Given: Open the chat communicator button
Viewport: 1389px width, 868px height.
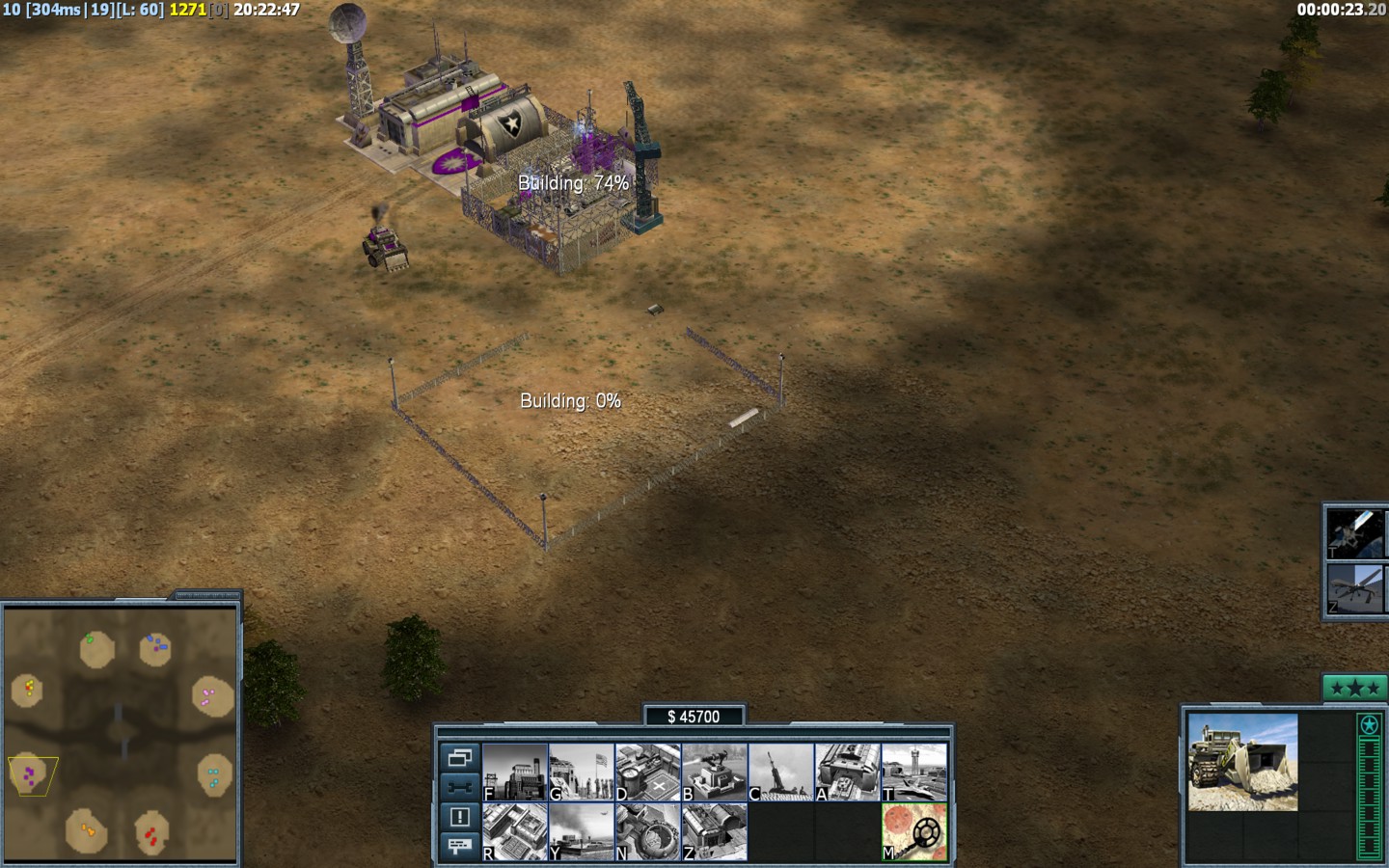Looking at the screenshot, I should tap(459, 846).
